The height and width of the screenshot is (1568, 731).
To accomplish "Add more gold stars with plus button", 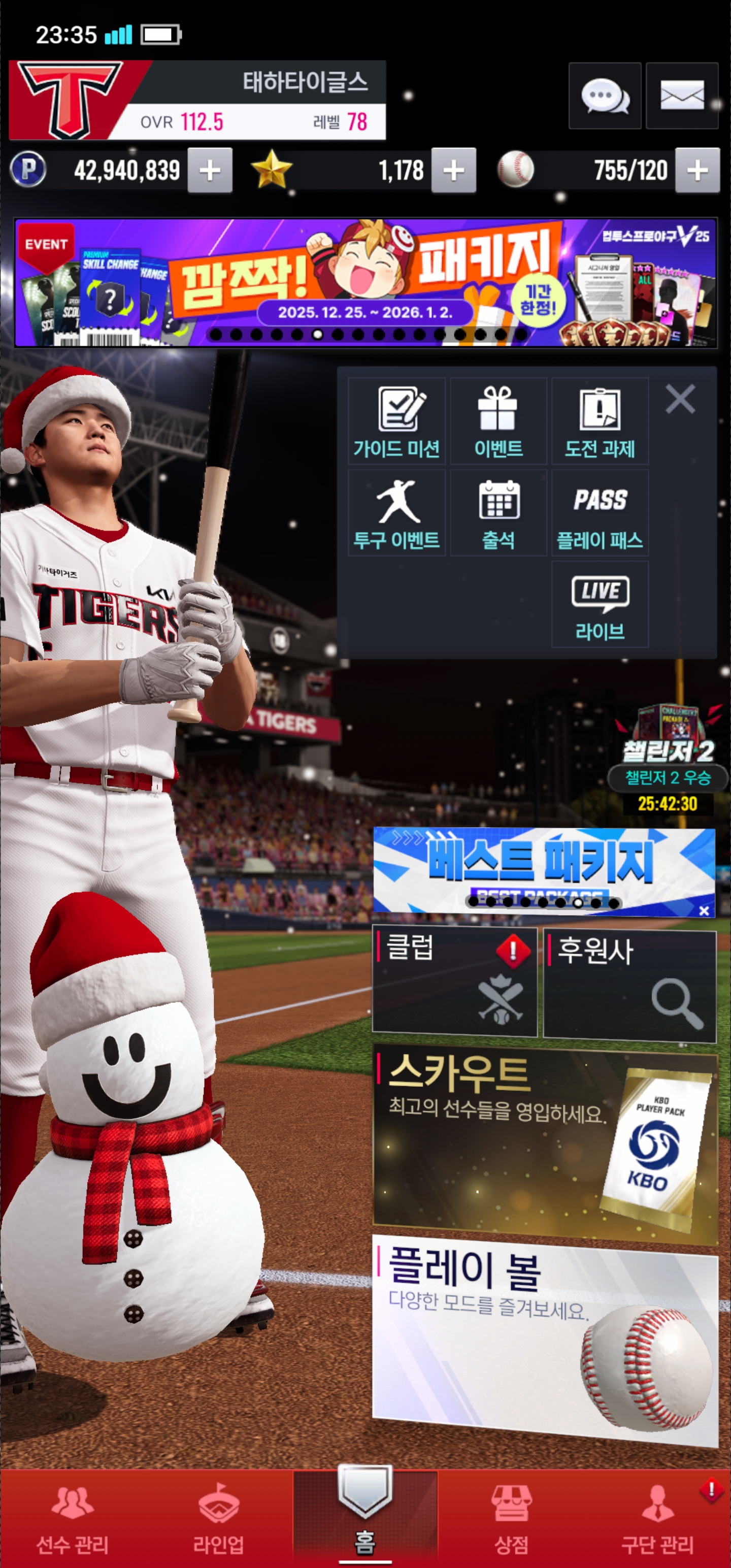I will tap(453, 171).
